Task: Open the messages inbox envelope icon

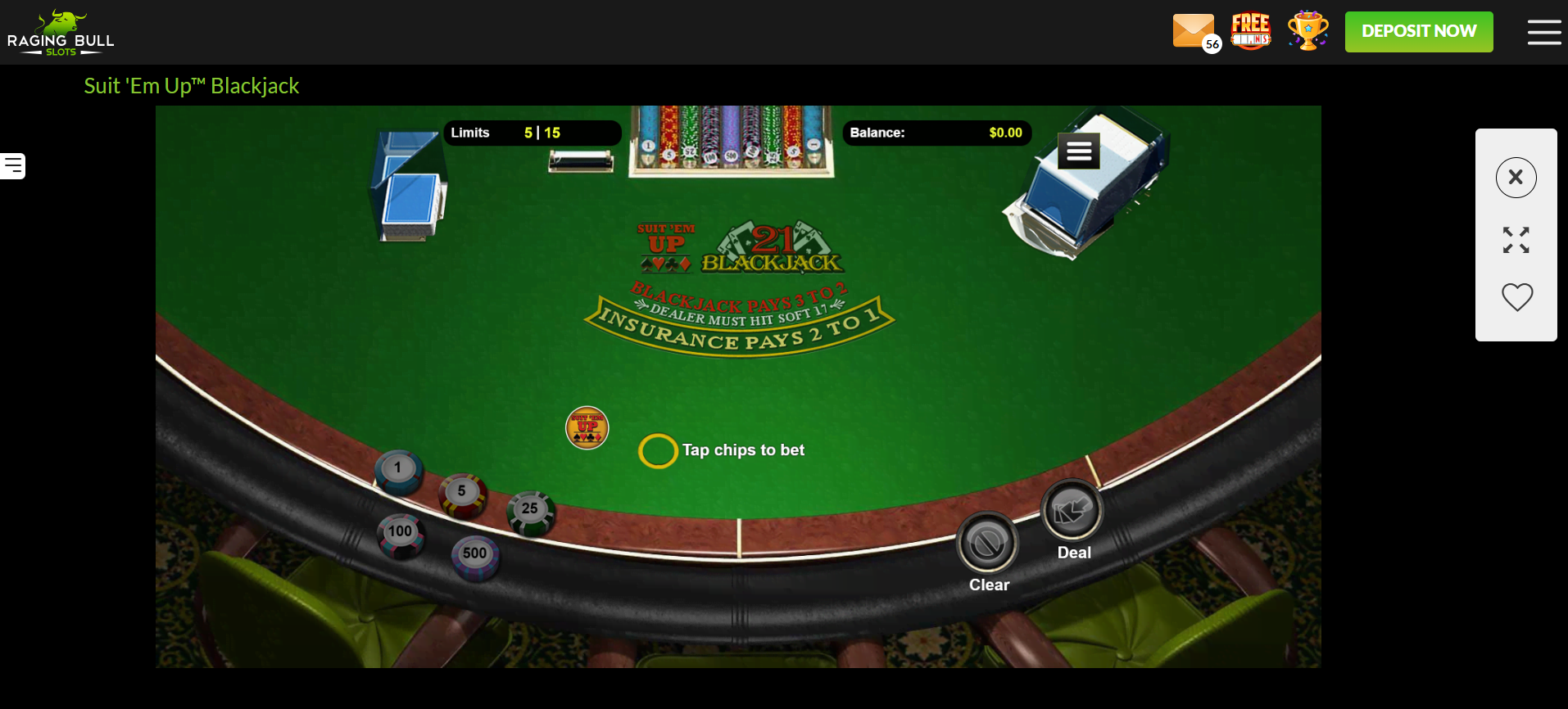Action: pos(1194,31)
